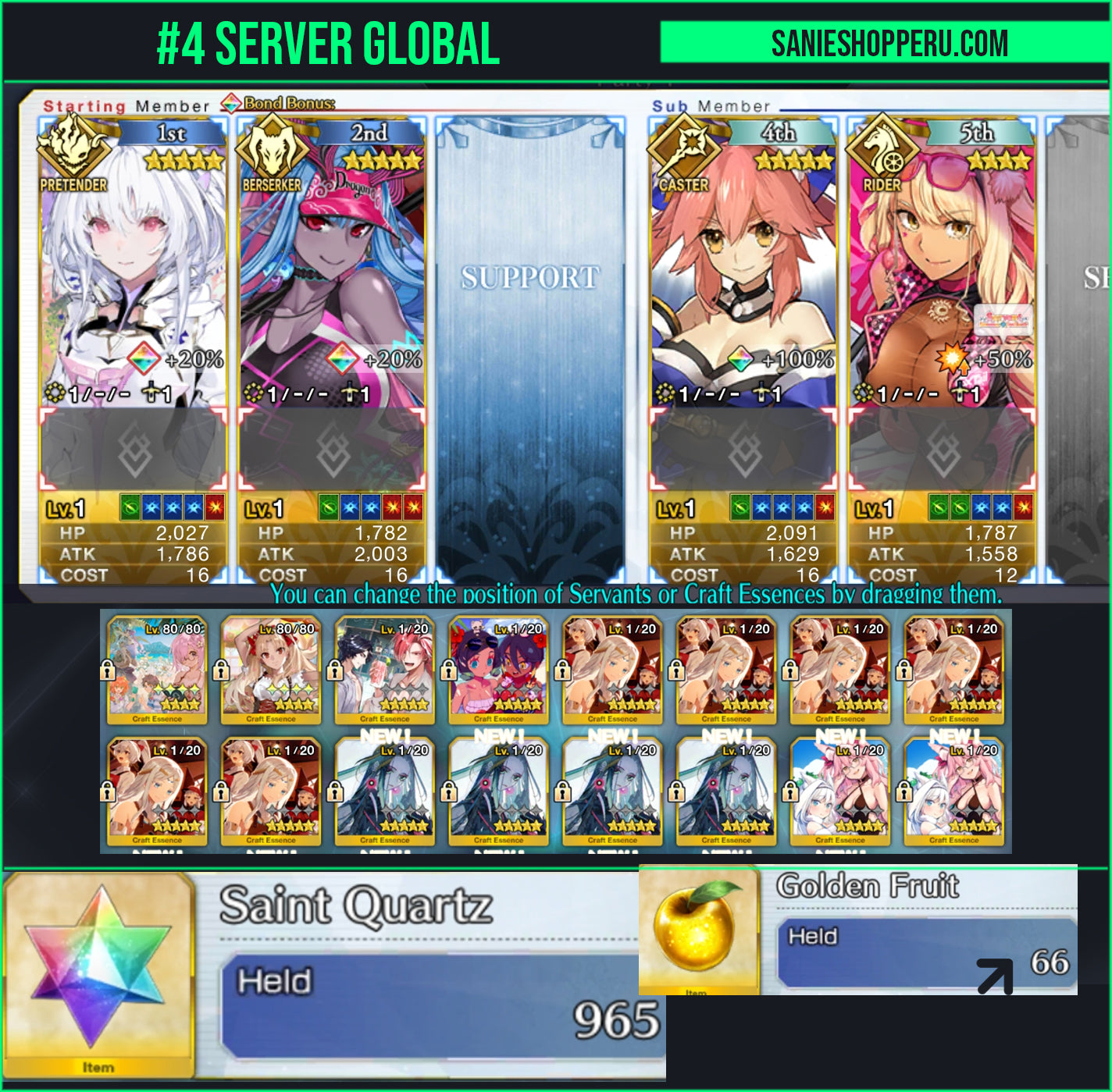Pick the 5th slot Rider servant card

[942, 265]
